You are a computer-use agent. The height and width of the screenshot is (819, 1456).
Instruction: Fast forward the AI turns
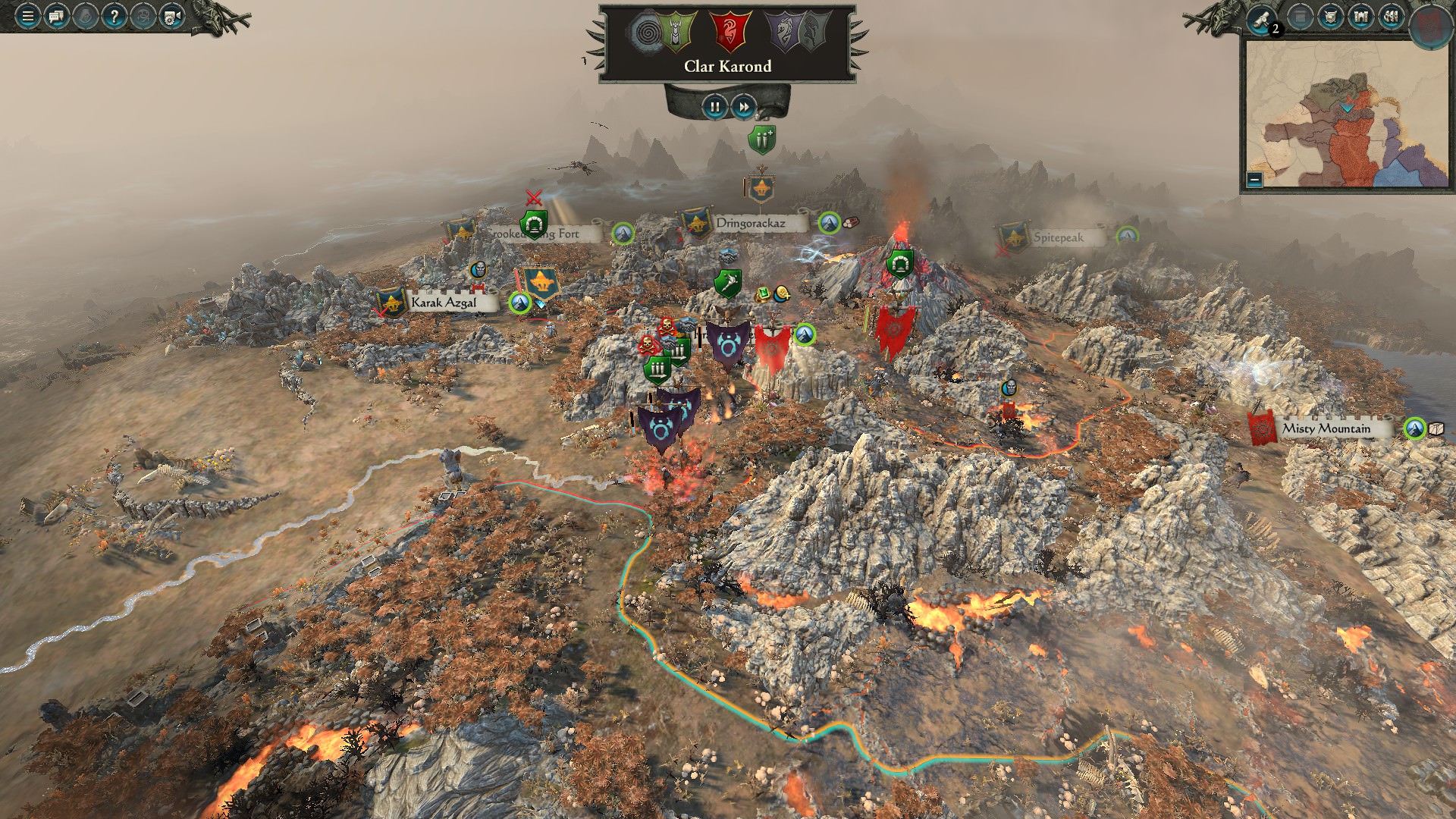pyautogui.click(x=744, y=107)
